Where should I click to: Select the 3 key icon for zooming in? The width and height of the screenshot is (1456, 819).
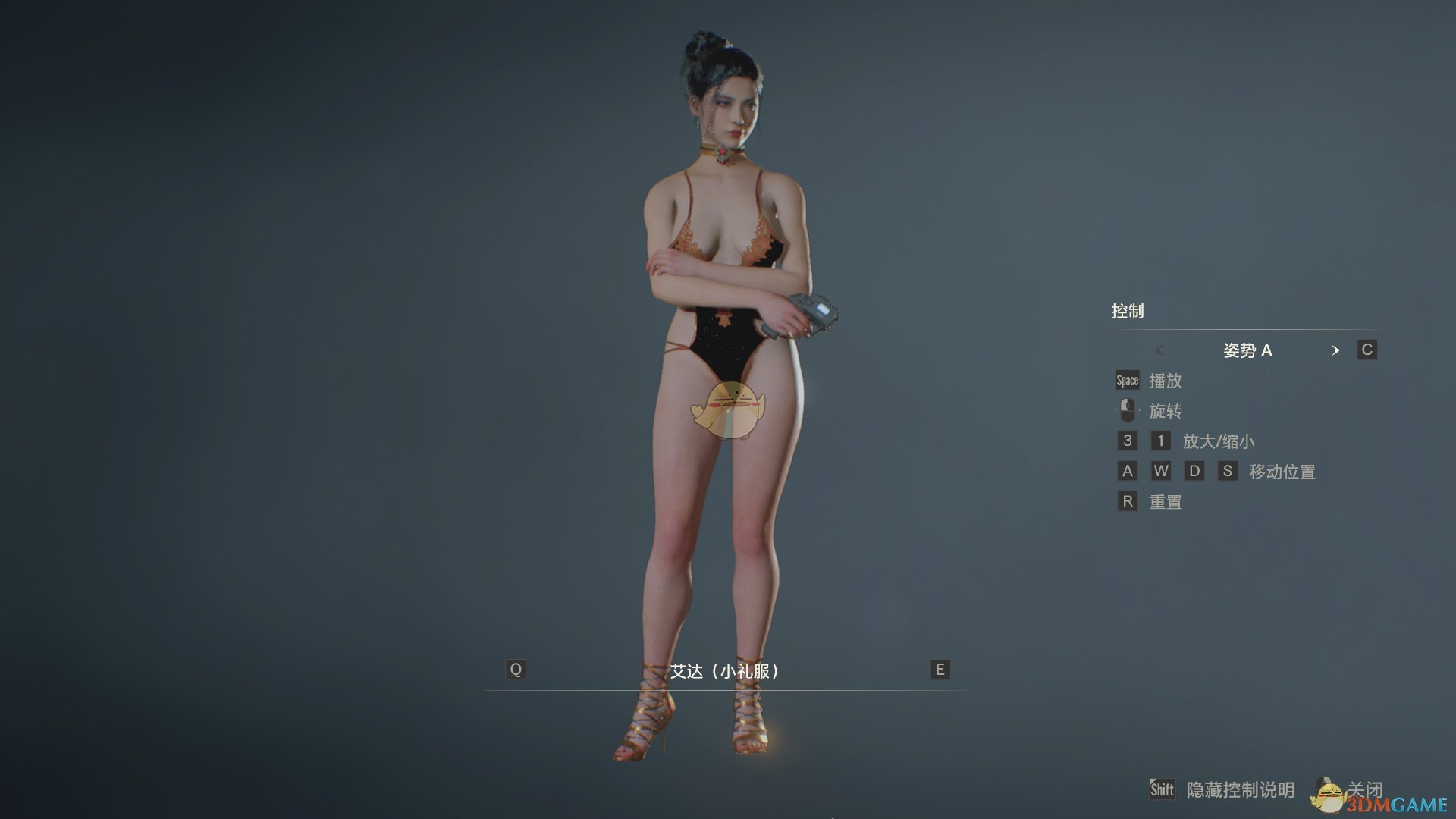click(x=1127, y=441)
